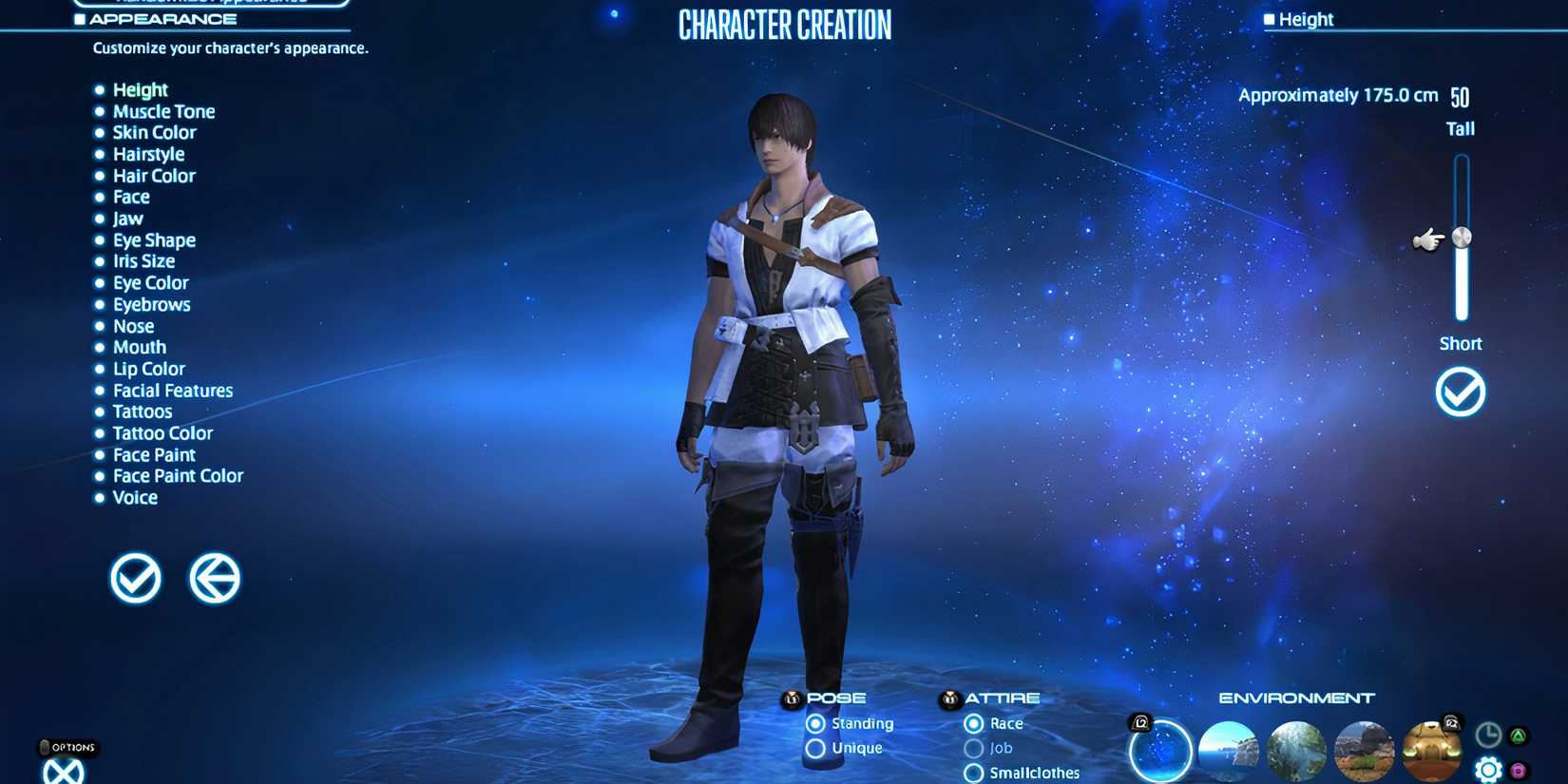This screenshot has height=784, width=1568.
Task: Select Smallclothes under Attire
Action: 972,774
